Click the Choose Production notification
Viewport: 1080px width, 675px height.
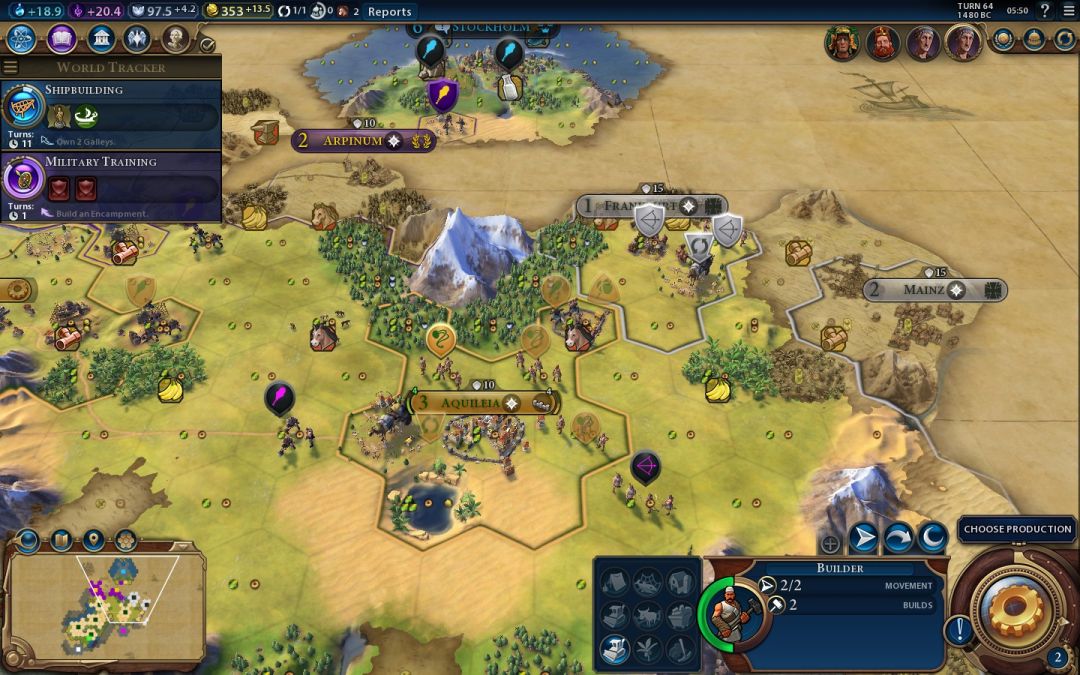click(1017, 529)
